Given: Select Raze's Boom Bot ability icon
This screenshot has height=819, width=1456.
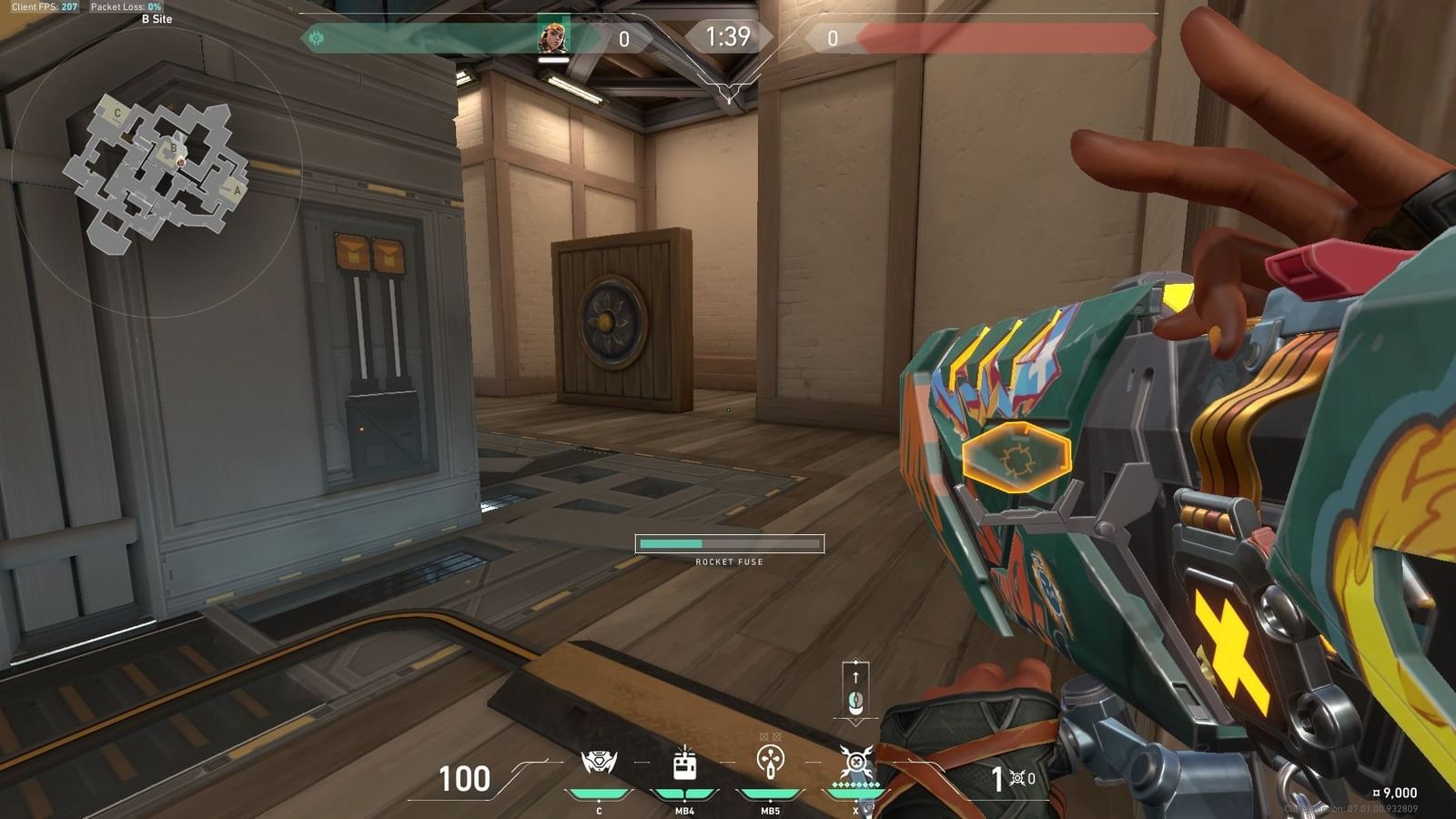Looking at the screenshot, I should pos(598,762).
